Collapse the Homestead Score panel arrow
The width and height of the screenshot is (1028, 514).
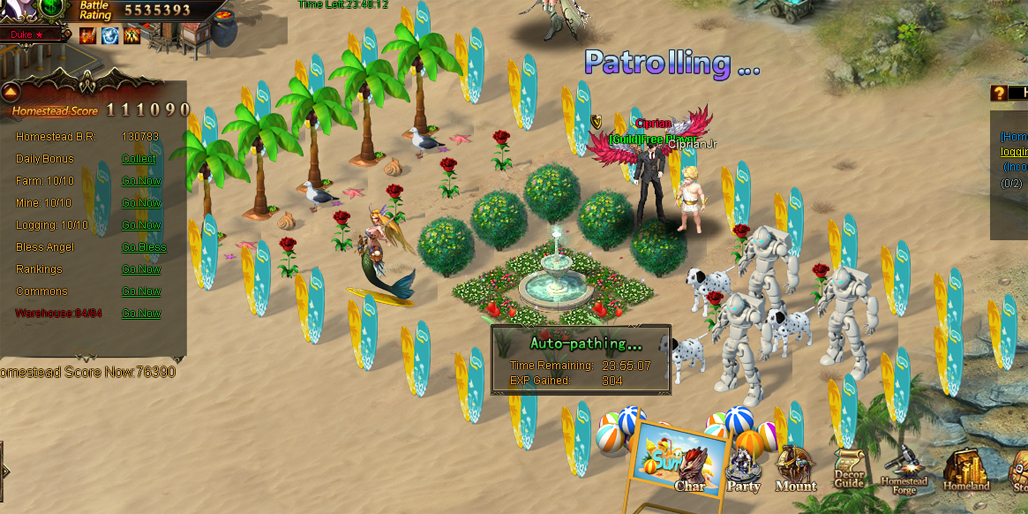click(12, 91)
